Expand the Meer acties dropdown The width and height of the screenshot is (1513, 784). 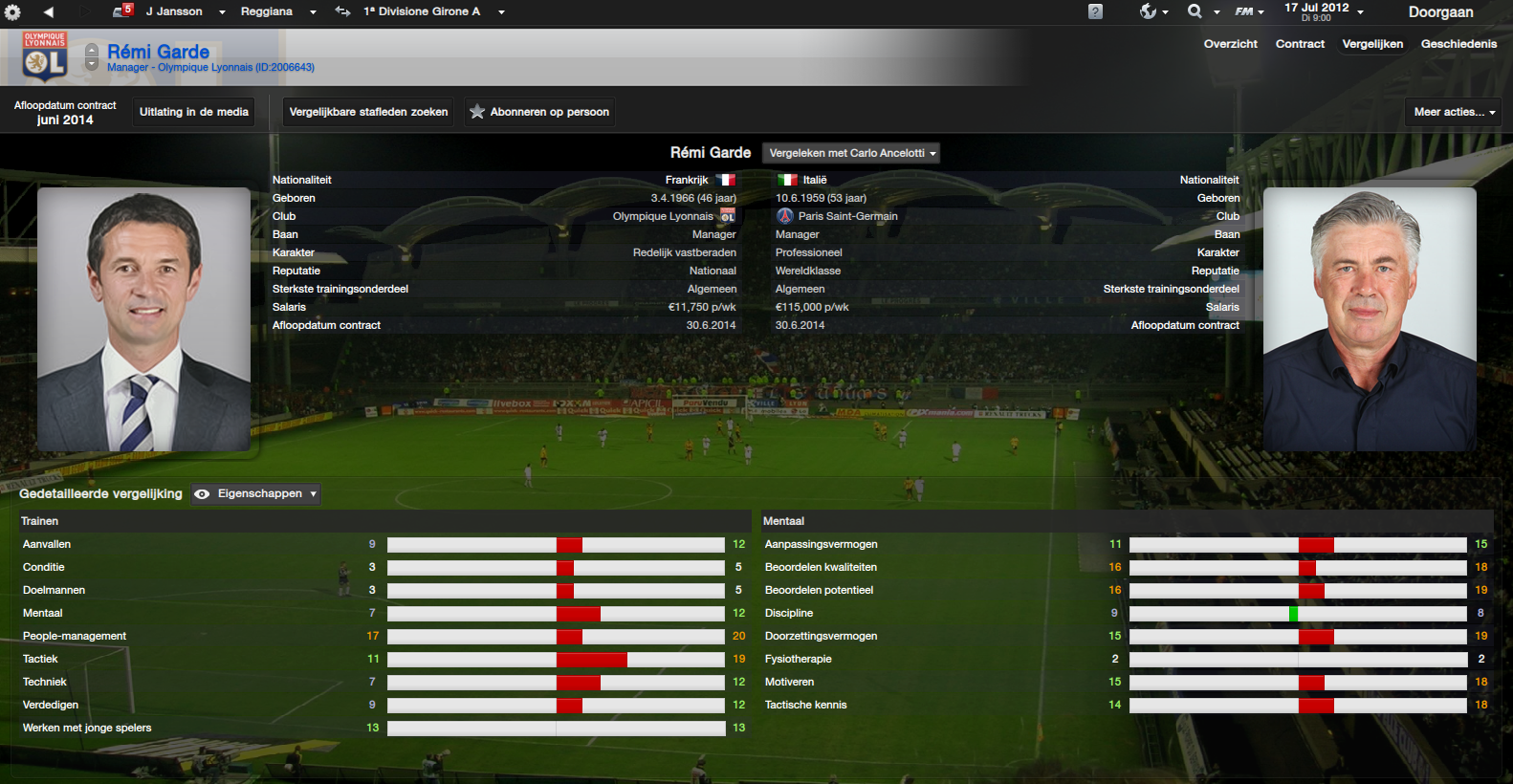tap(1453, 112)
